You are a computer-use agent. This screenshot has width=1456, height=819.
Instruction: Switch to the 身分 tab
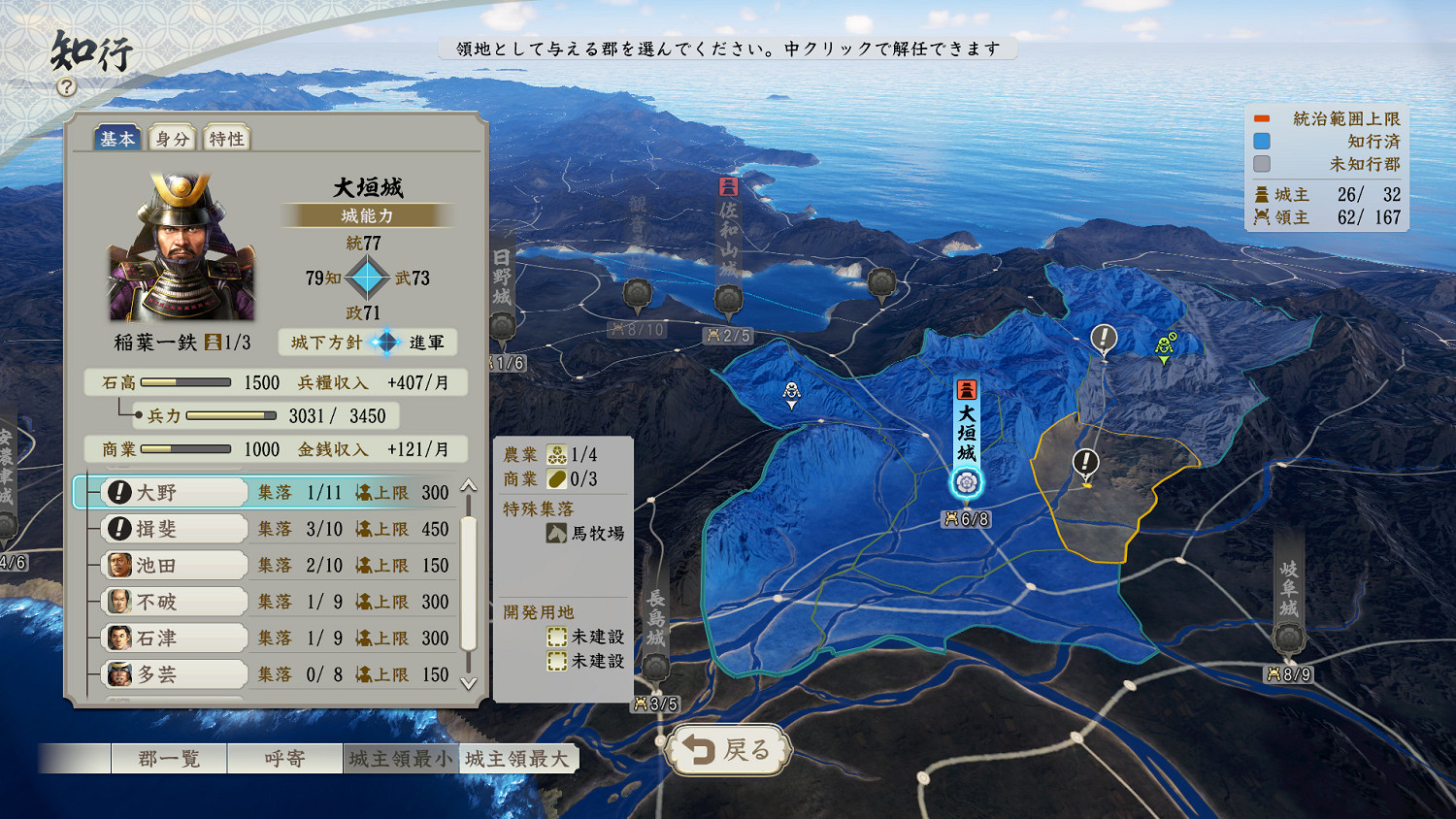click(x=172, y=138)
